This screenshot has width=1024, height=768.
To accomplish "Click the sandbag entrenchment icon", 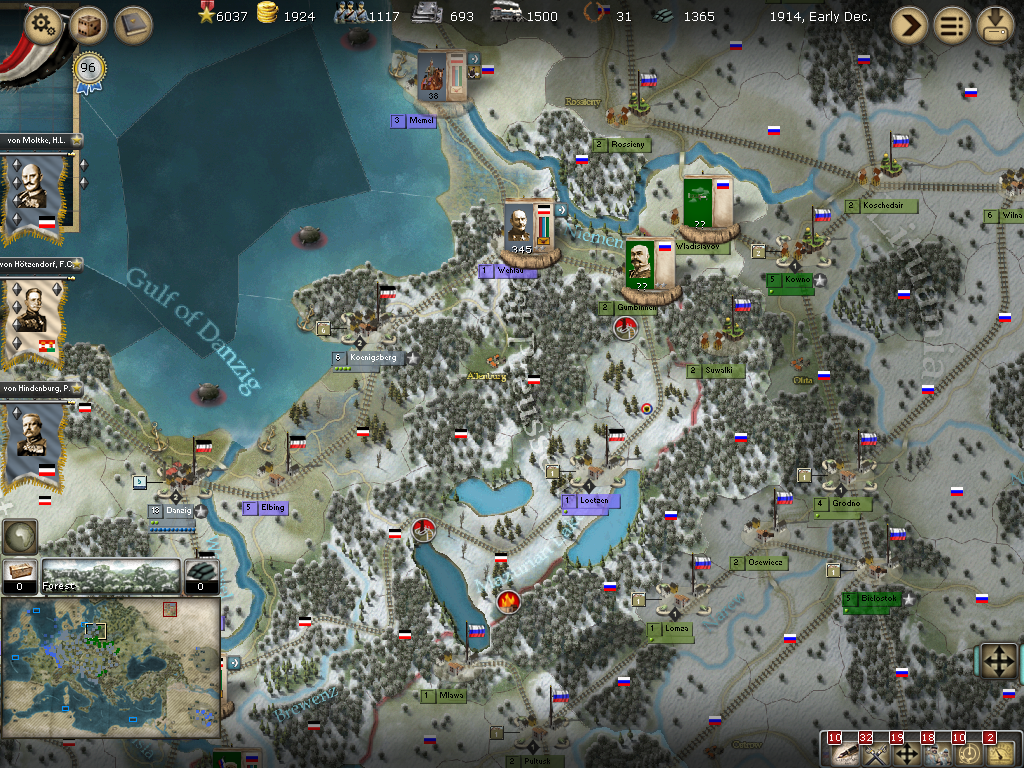I will (x=201, y=575).
